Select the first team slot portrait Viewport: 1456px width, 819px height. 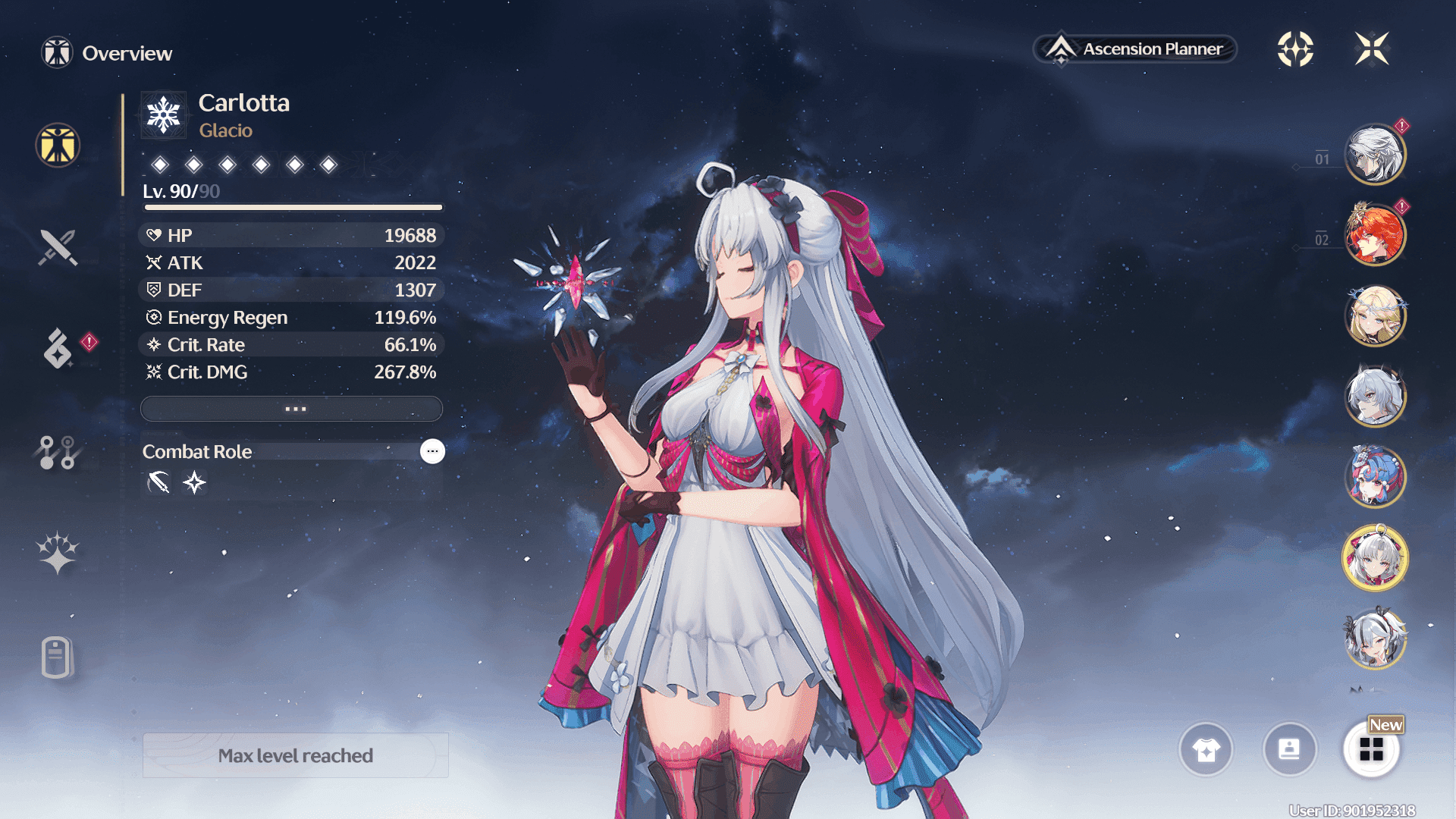point(1374,155)
